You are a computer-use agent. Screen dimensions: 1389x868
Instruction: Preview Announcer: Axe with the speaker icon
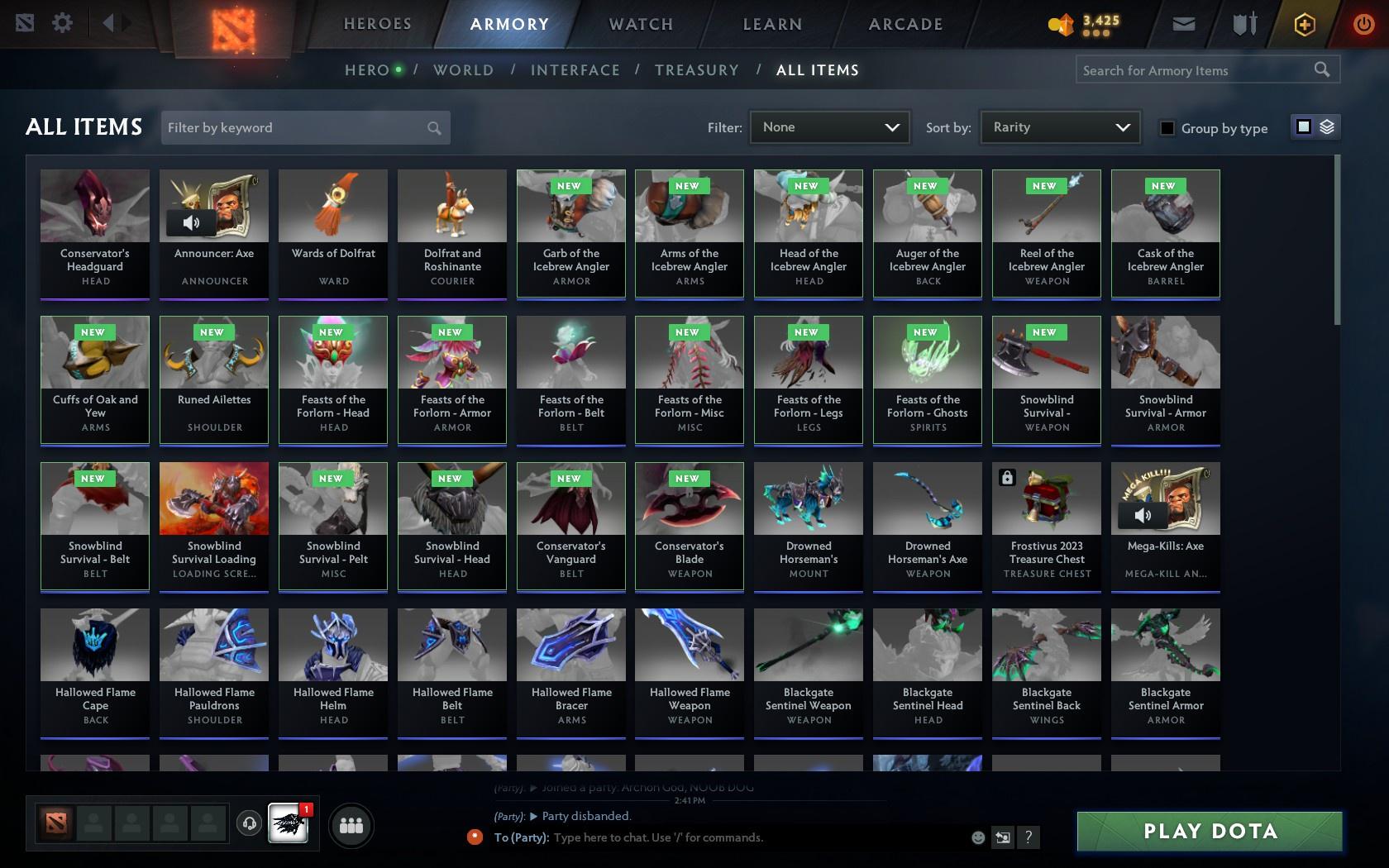point(192,222)
